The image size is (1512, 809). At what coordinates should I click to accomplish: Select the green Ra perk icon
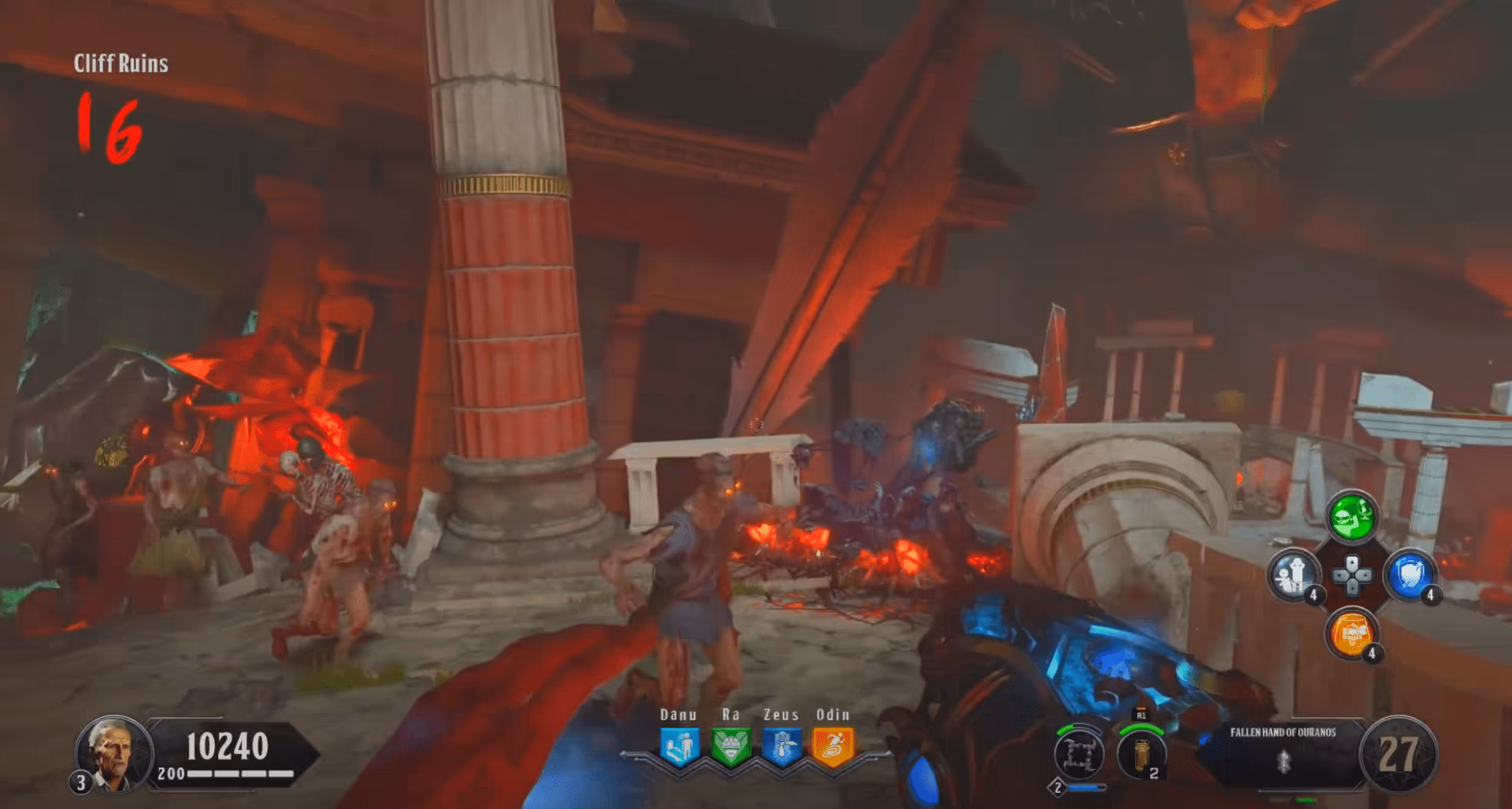click(x=730, y=746)
